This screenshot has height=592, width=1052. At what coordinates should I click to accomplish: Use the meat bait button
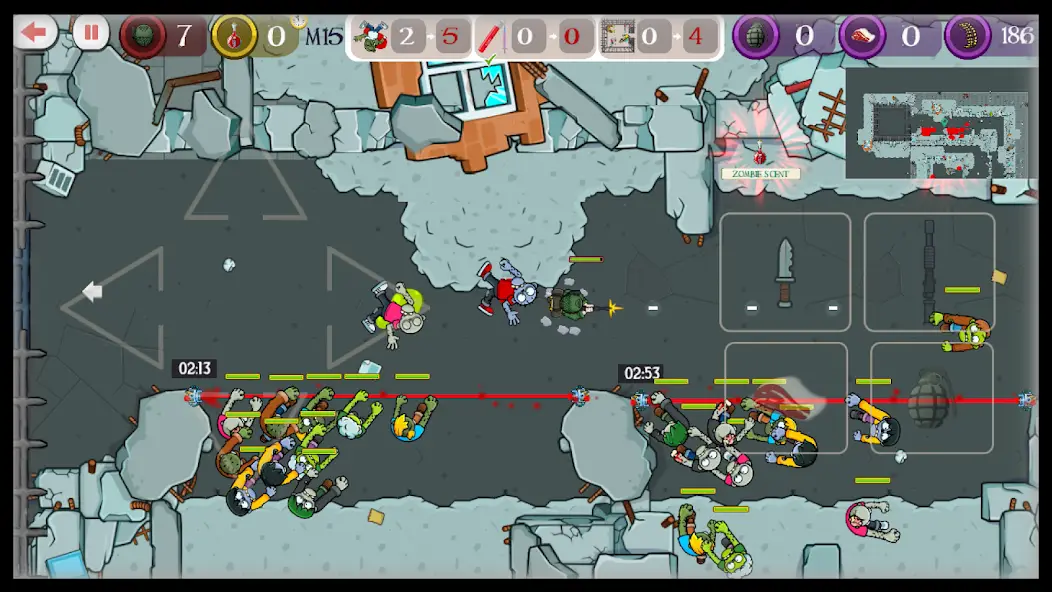pyautogui.click(x=786, y=398)
